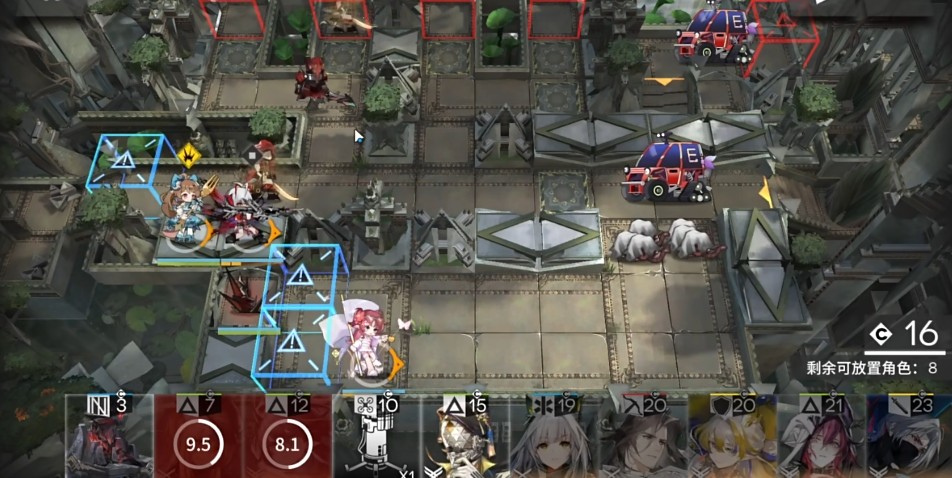This screenshot has width=952, height=478.
Task: Pick the red cooldown card showing 8.1
Action: [x=287, y=438]
